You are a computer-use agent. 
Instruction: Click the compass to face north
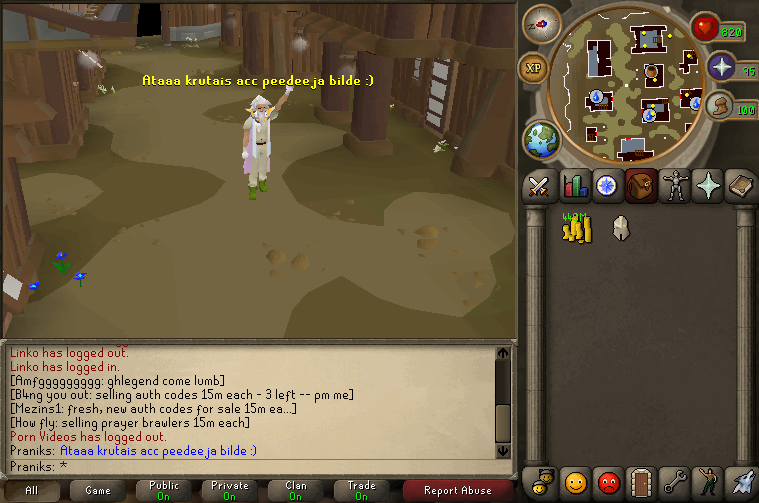coord(541,23)
